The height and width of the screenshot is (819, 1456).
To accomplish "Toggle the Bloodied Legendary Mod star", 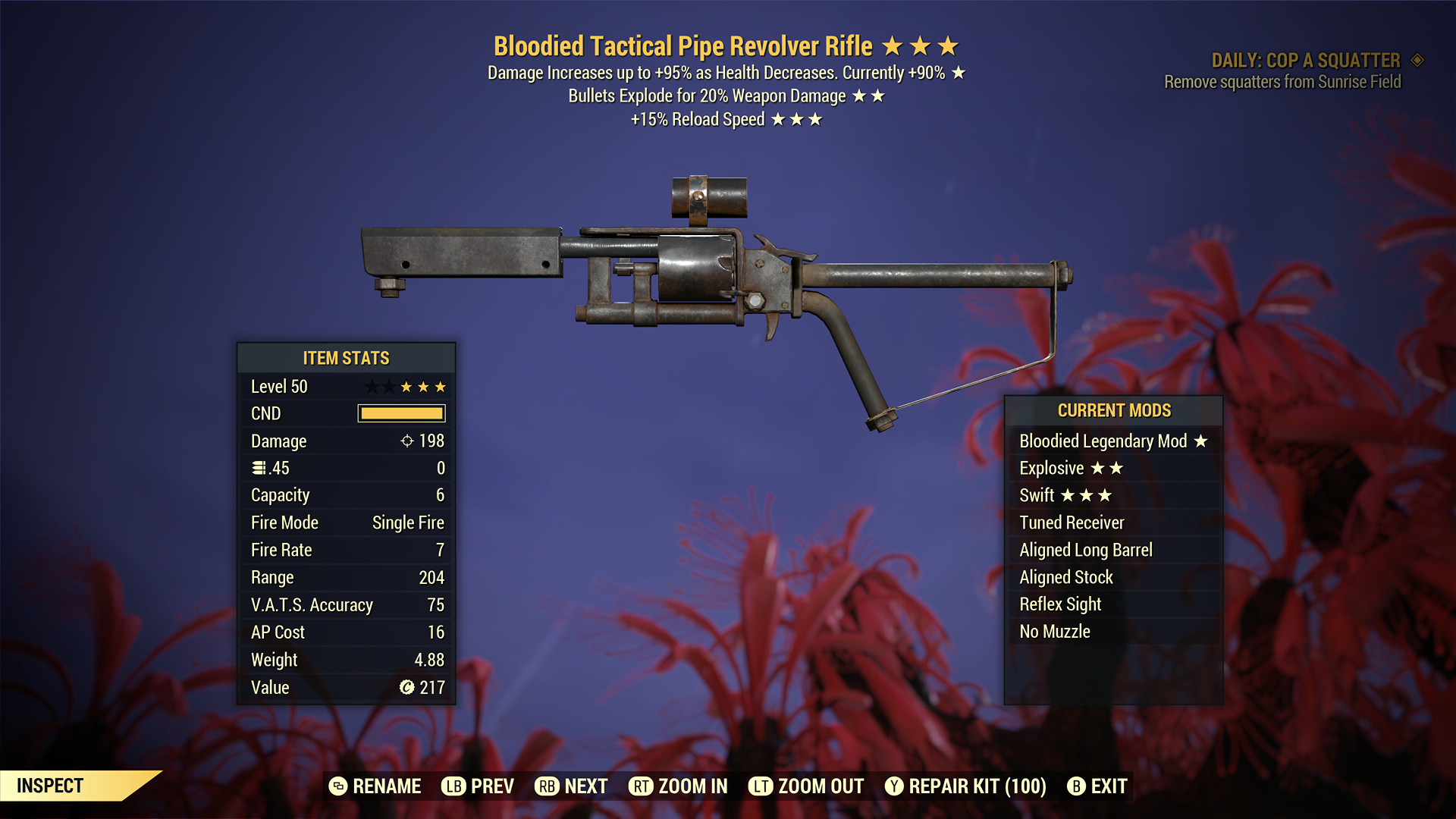I will point(1202,441).
